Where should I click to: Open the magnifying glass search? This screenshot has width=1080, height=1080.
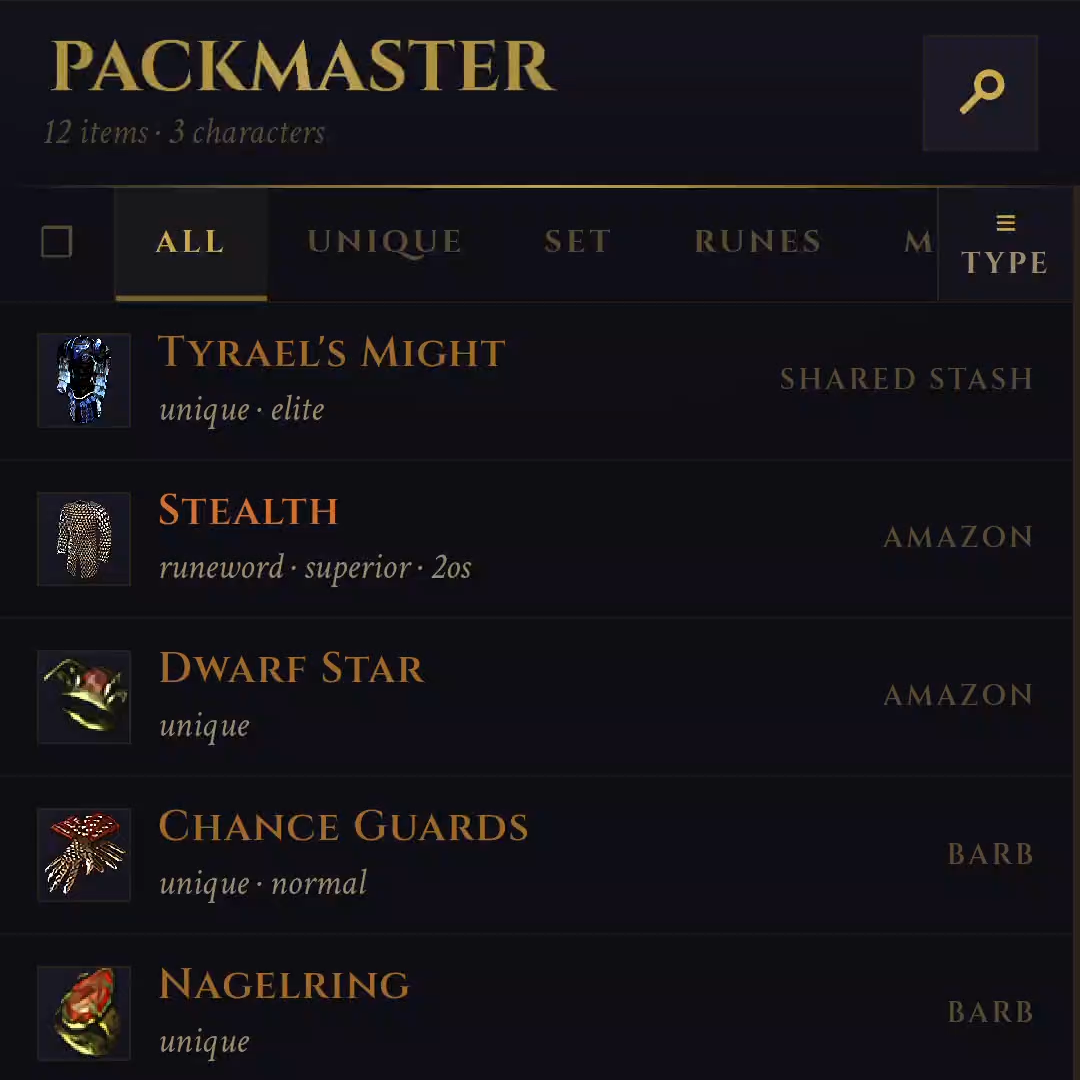pos(980,93)
